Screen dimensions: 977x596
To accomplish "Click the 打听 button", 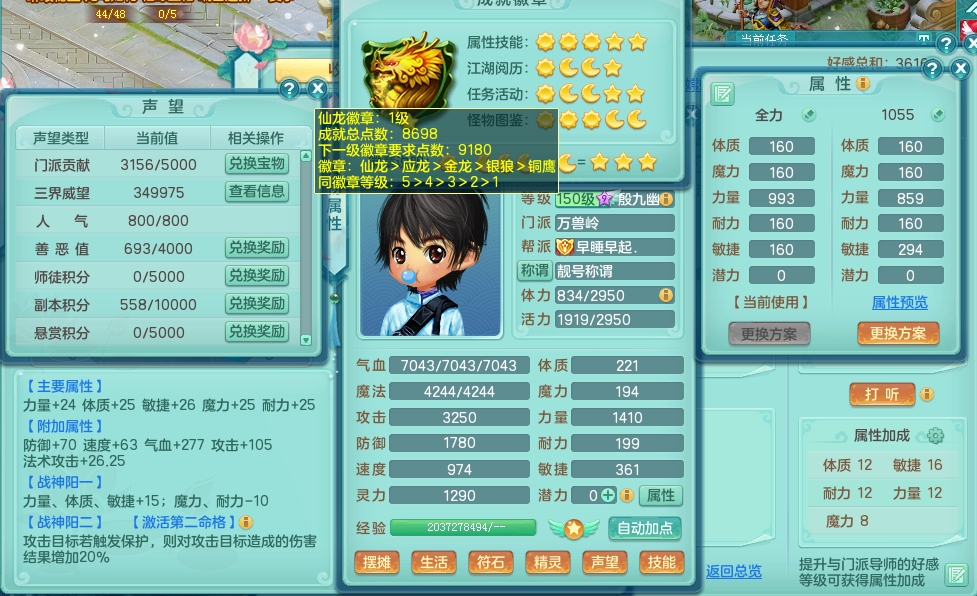I will click(x=881, y=394).
